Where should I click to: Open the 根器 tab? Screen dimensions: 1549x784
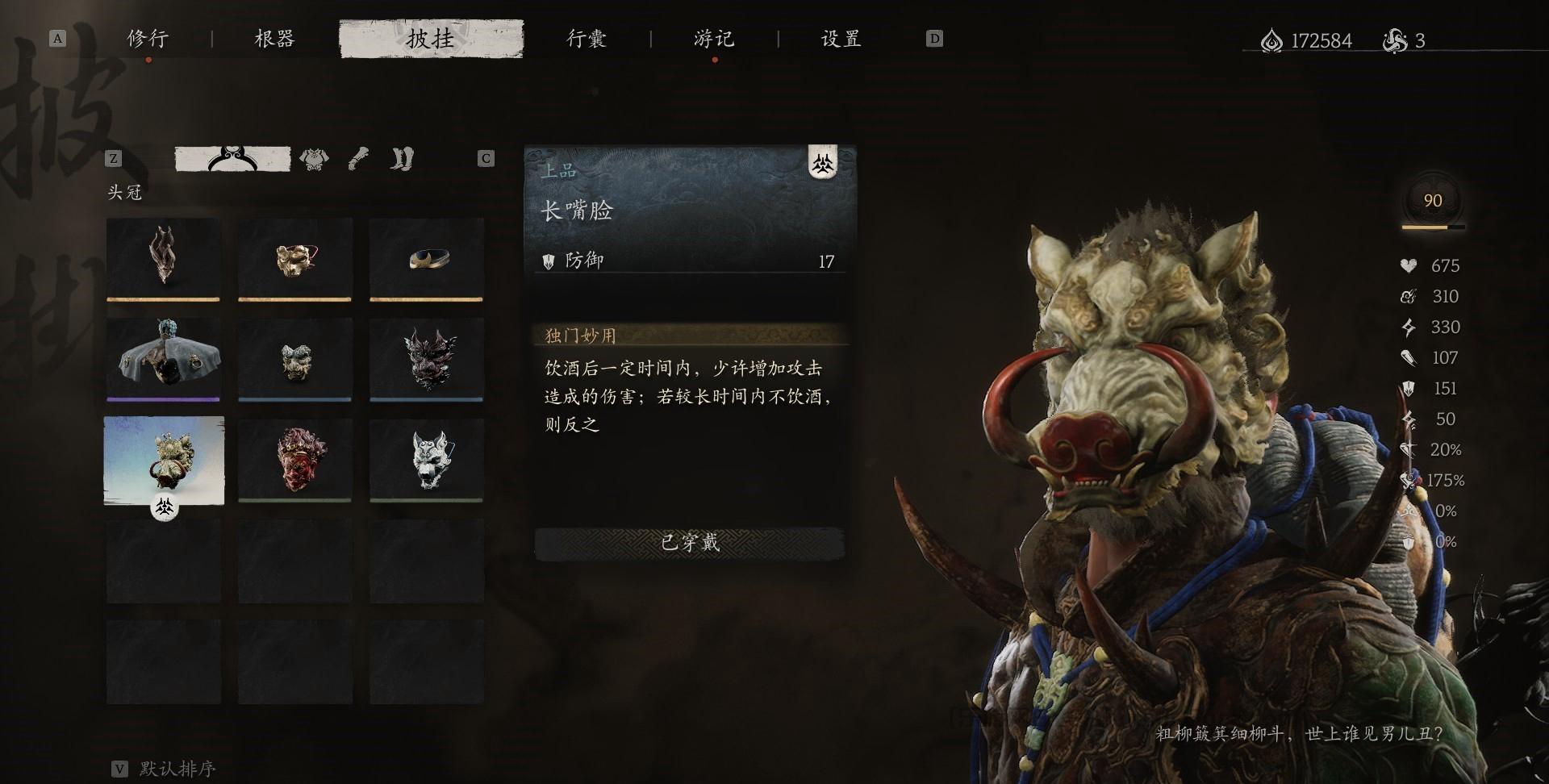pos(274,39)
